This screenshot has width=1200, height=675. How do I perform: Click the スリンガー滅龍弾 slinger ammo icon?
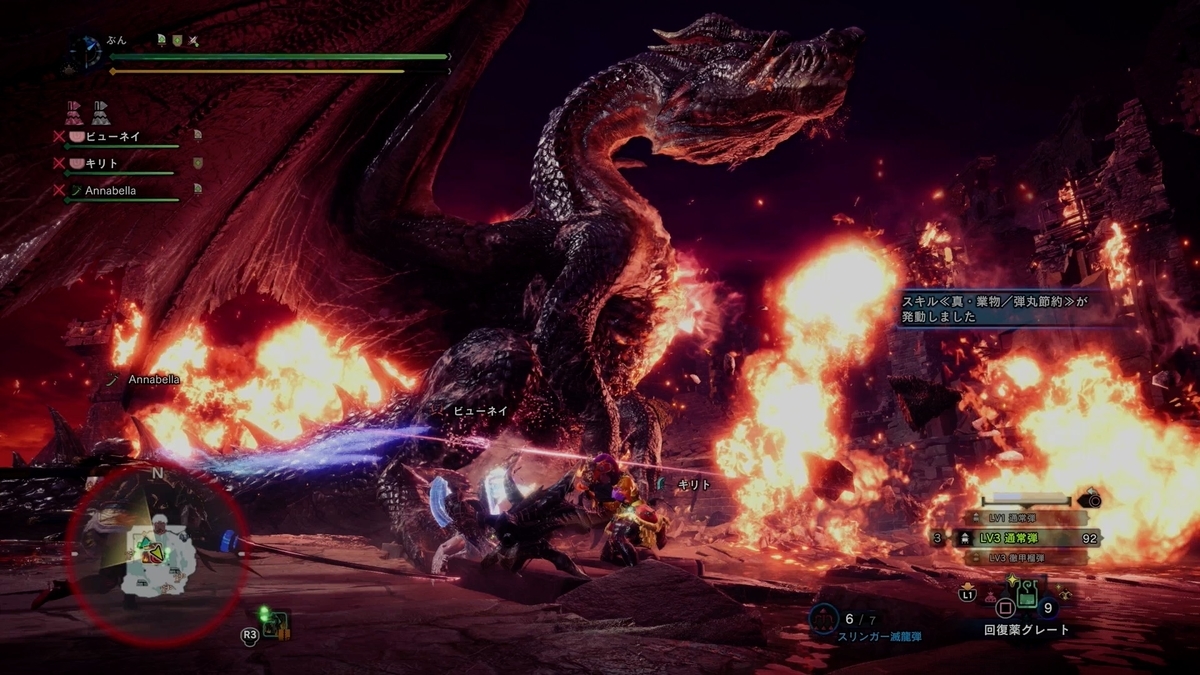(x=823, y=619)
